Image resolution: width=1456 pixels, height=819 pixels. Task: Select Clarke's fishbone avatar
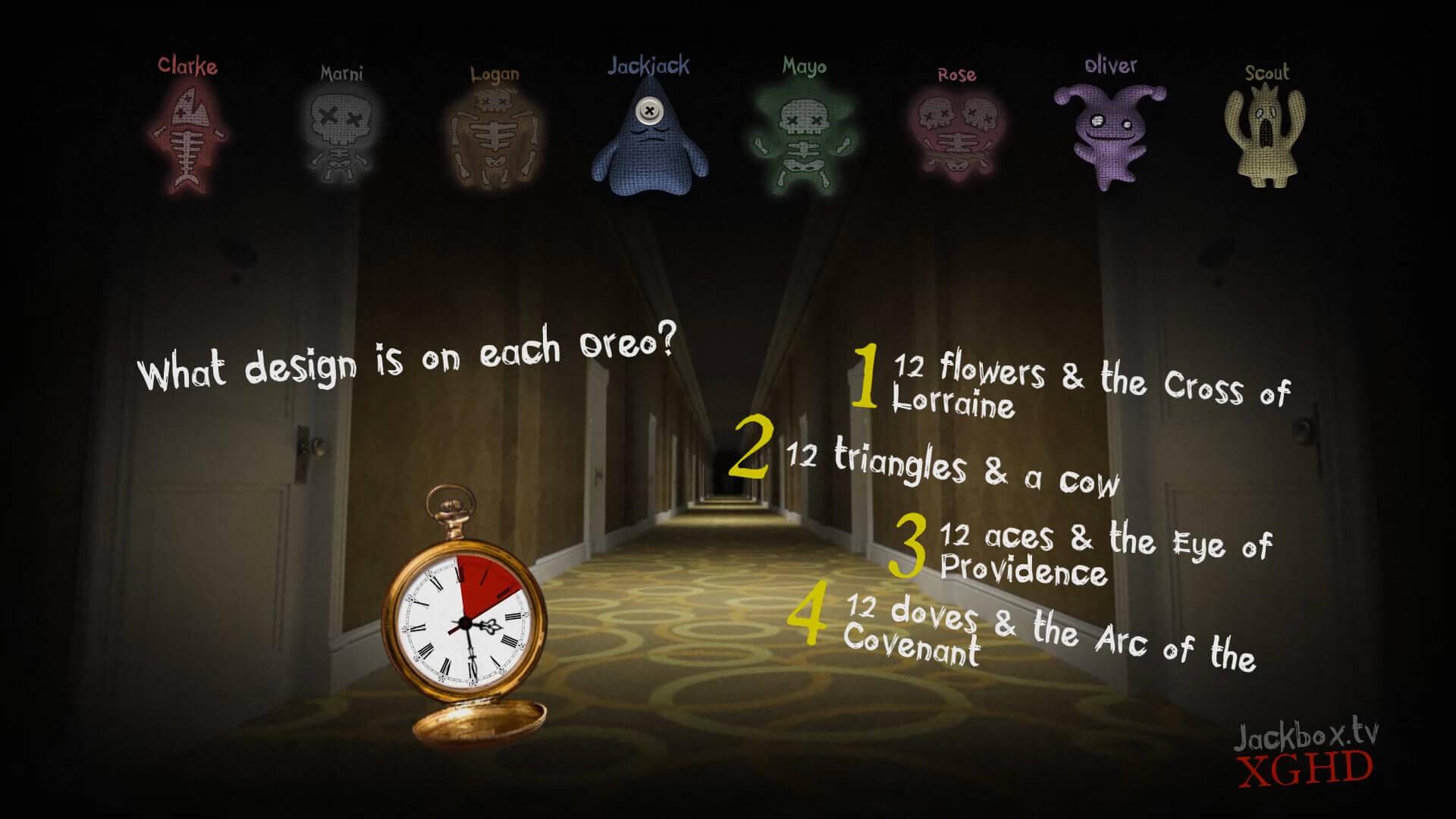tap(187, 136)
